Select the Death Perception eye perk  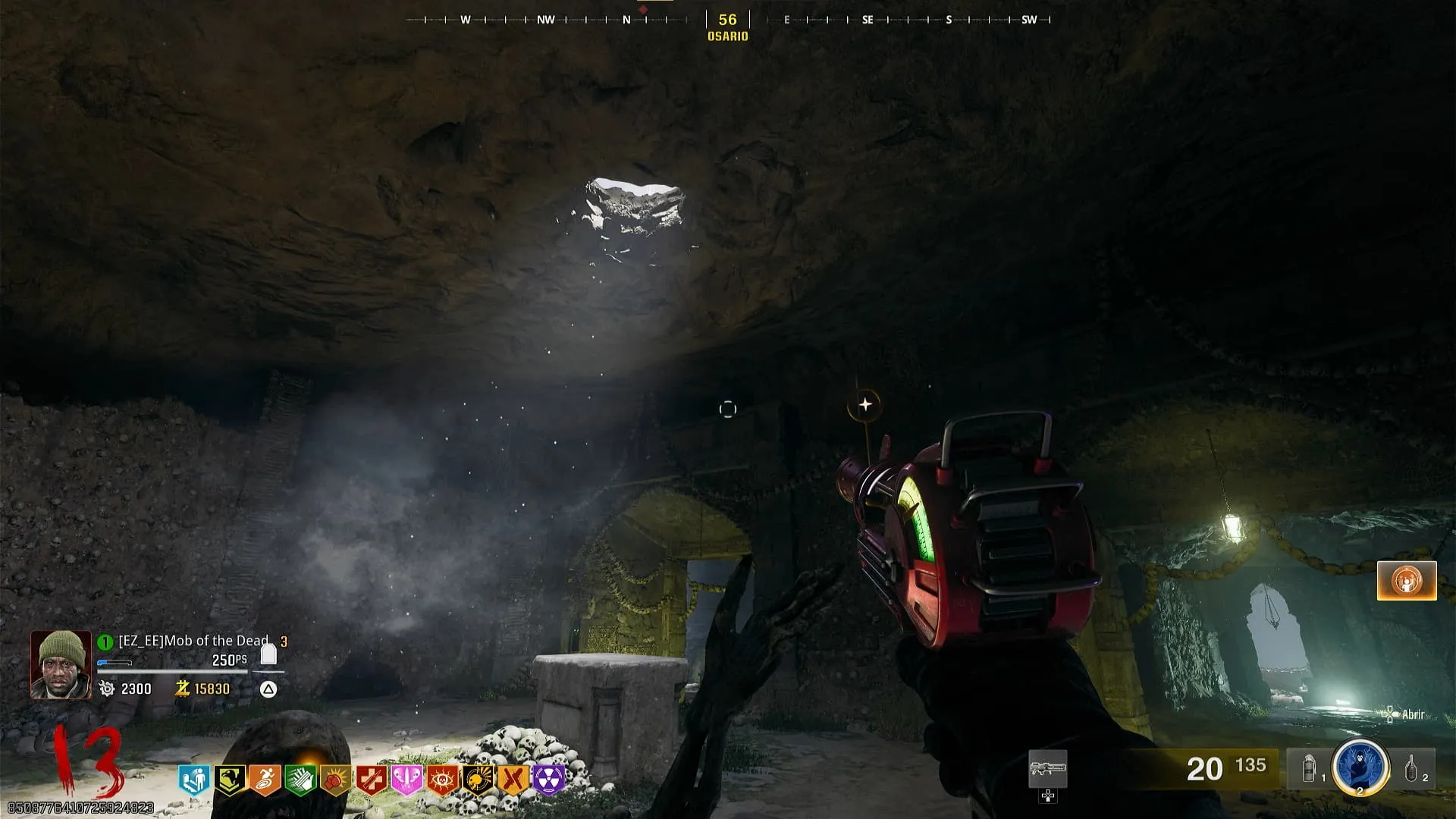[441, 779]
